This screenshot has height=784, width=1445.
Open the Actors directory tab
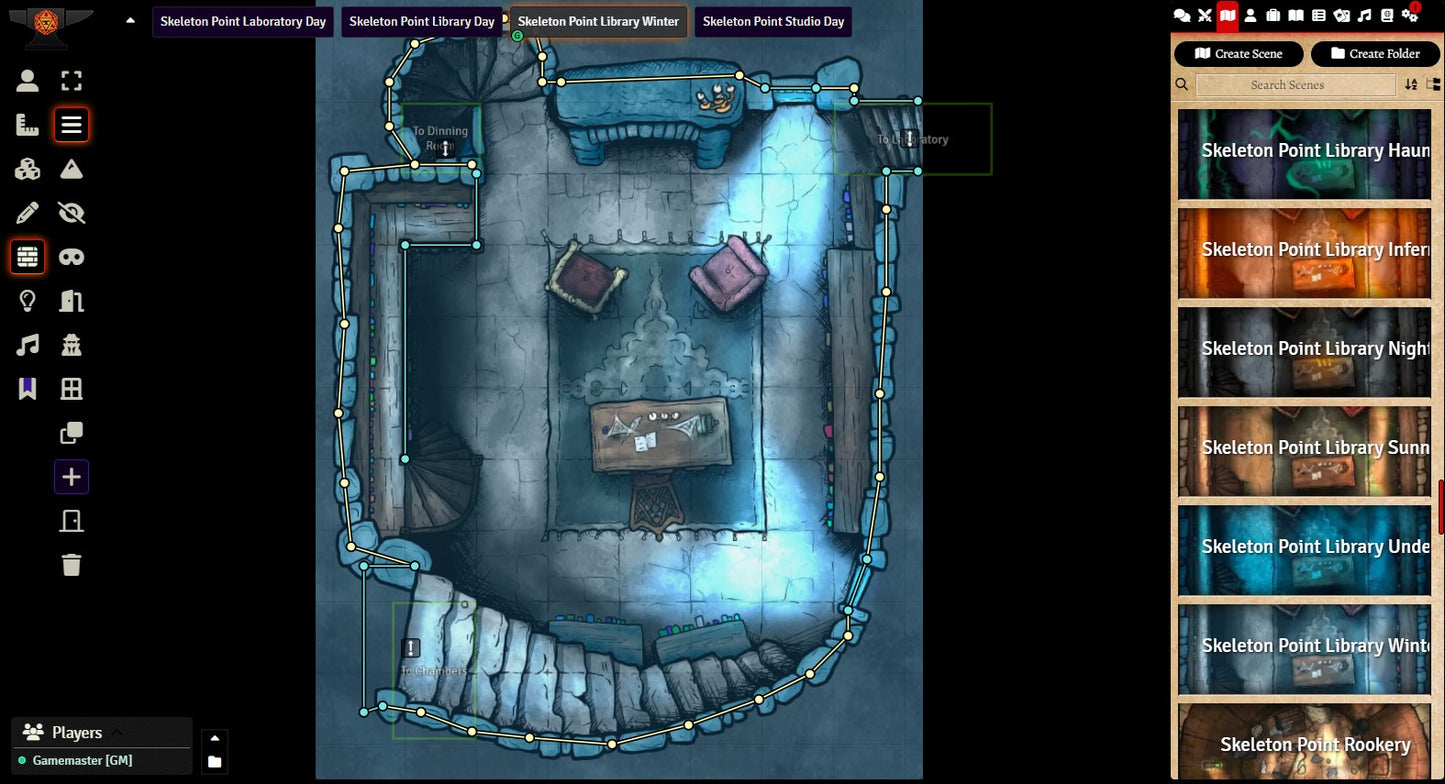pyautogui.click(x=1250, y=15)
